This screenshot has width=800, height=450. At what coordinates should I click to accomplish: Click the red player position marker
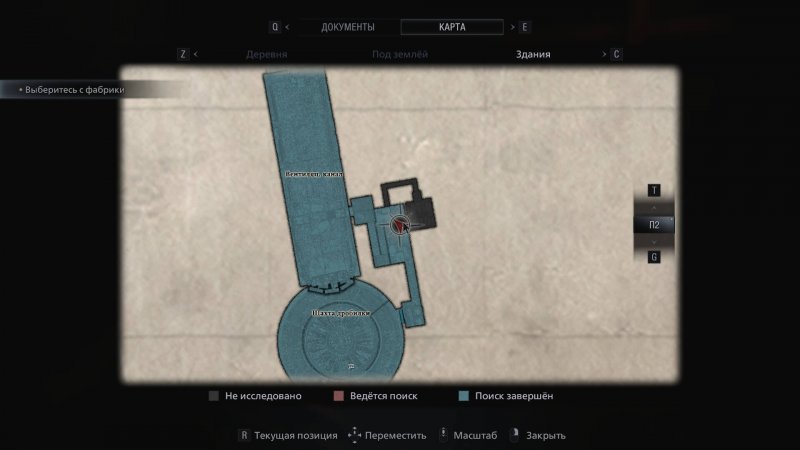coord(401,225)
